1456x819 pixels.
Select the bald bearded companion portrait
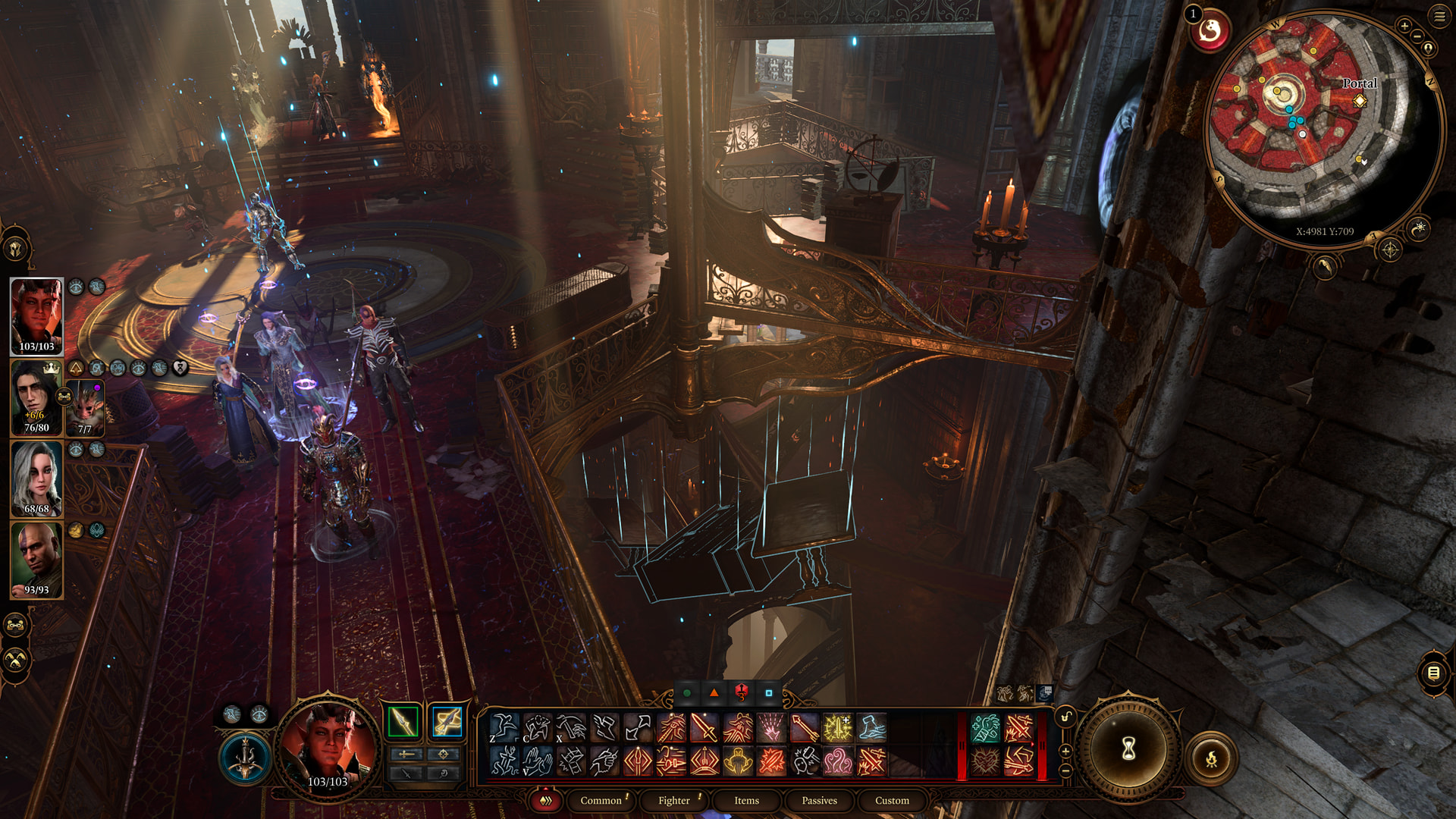coord(36,560)
